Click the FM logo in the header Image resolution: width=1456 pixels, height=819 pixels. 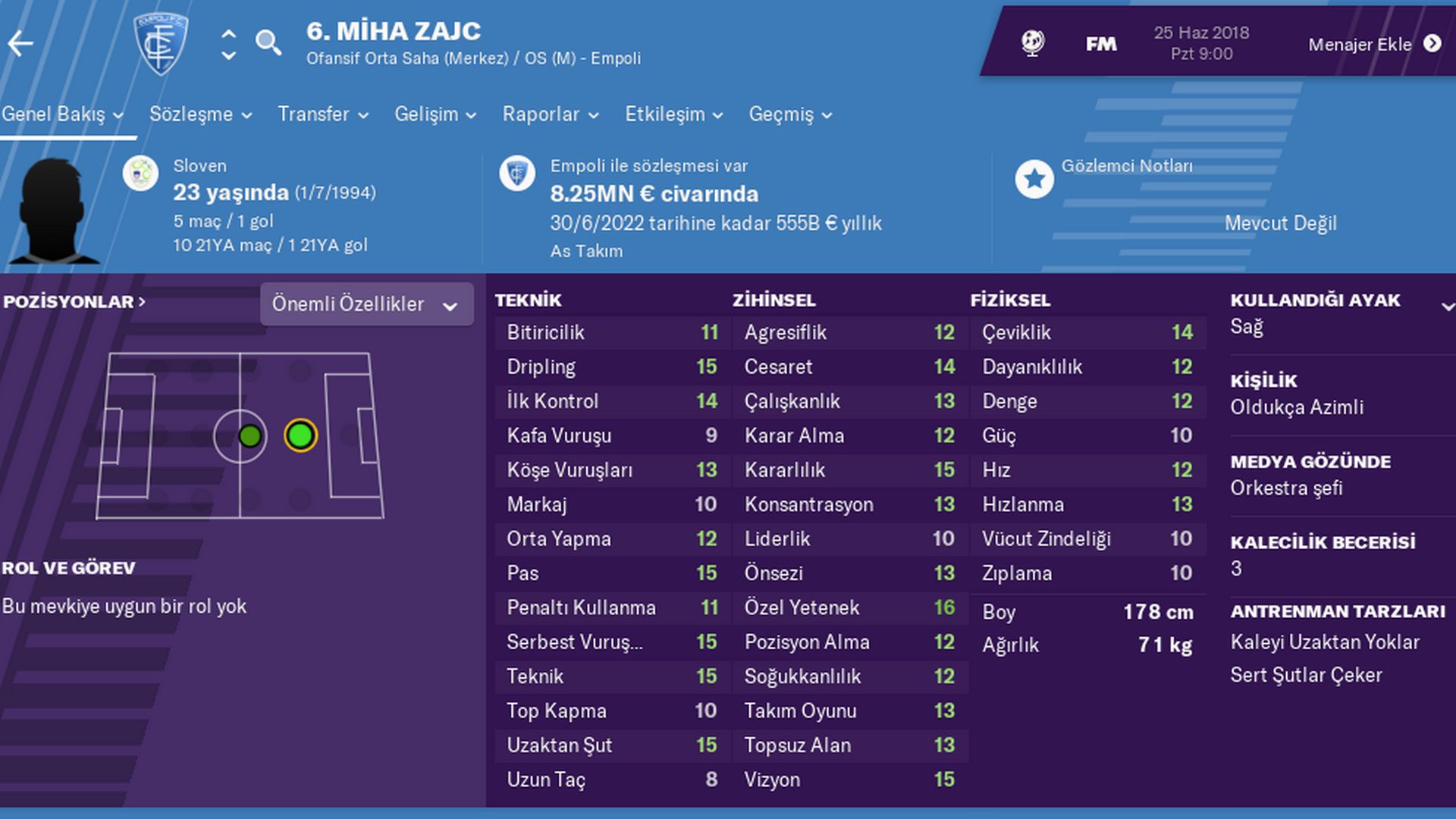coord(1100,43)
